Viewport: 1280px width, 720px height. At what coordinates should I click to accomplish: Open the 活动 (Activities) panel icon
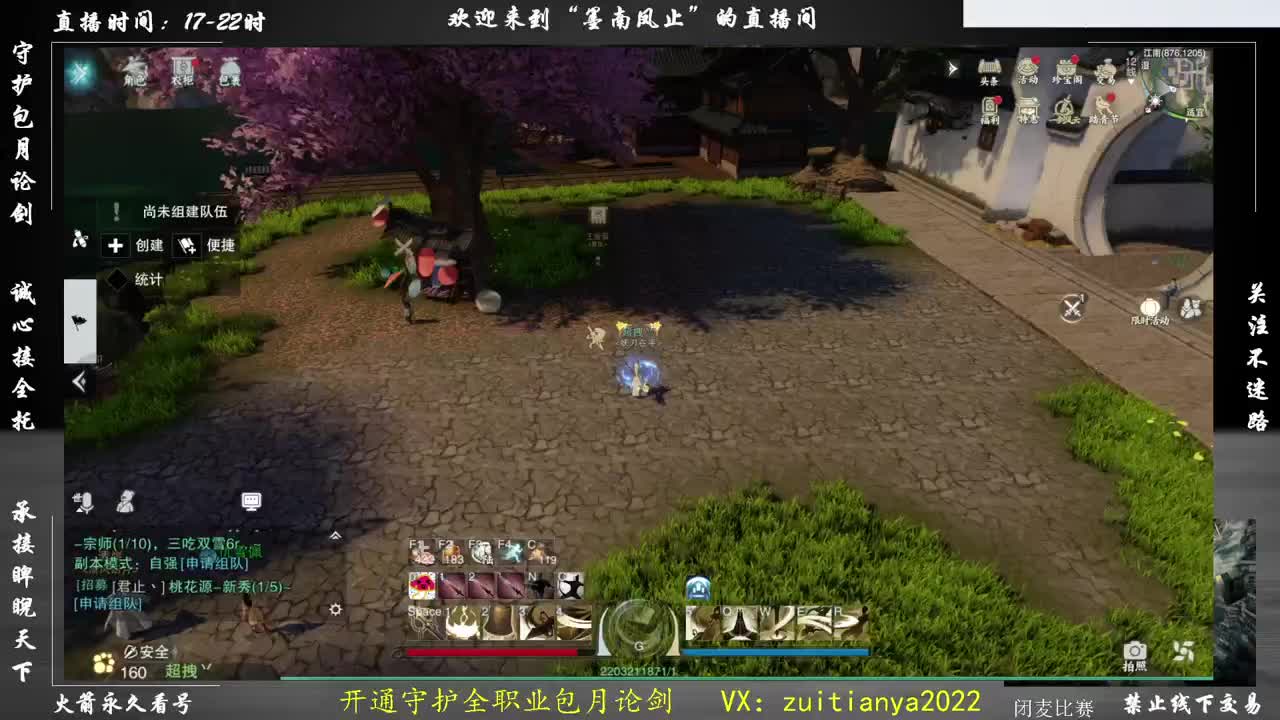[1028, 68]
